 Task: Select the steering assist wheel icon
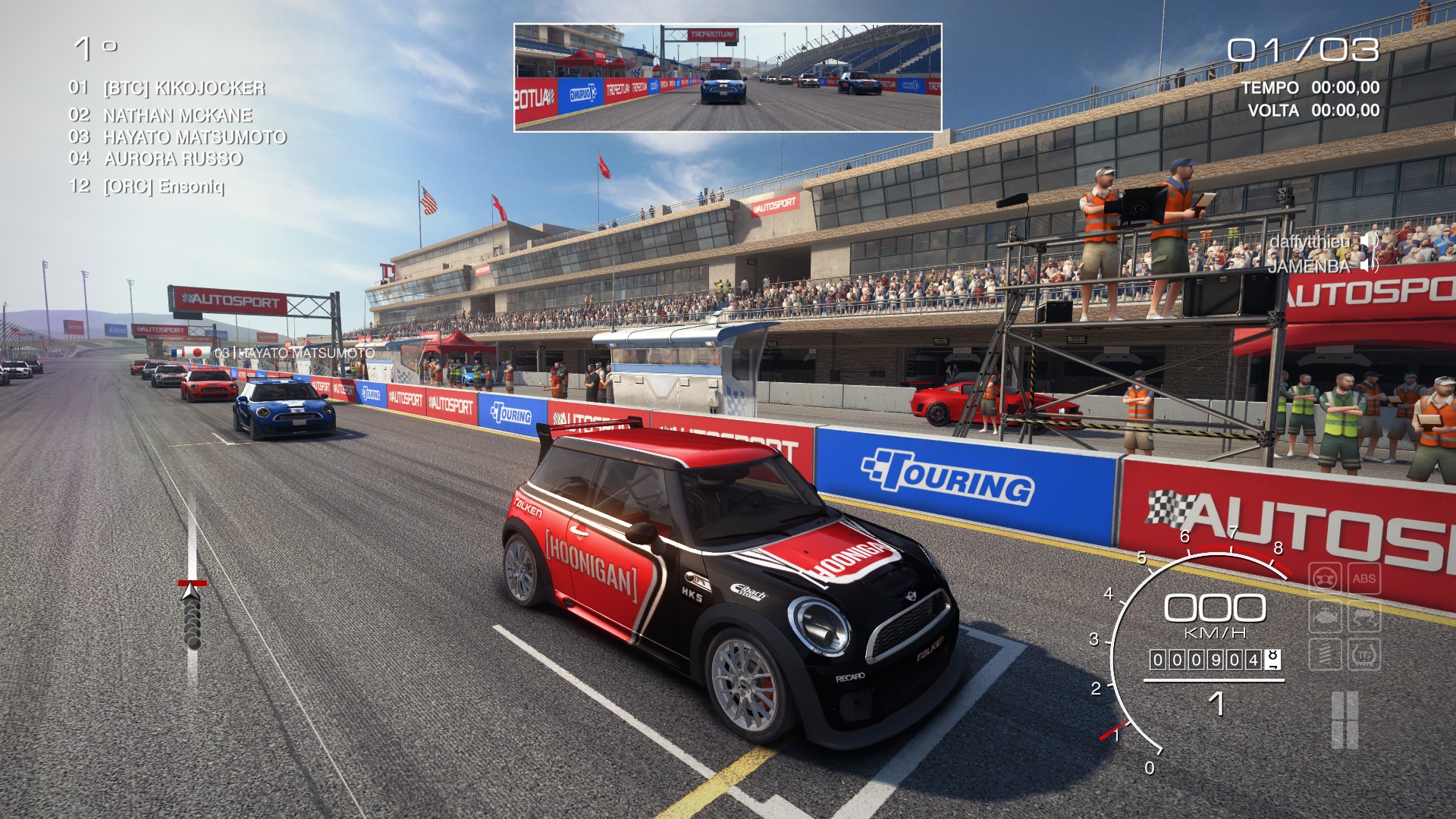point(1325,579)
